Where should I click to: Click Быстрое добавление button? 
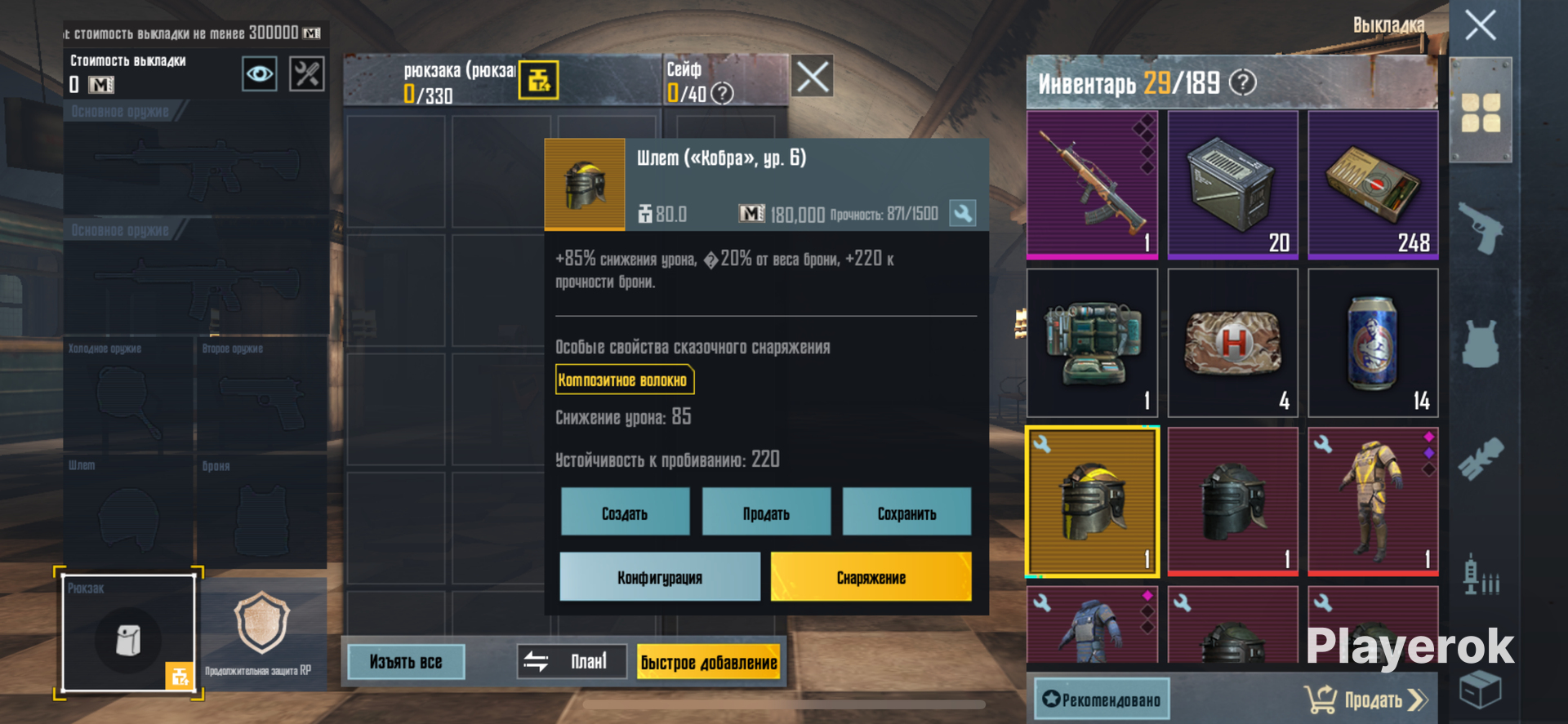[709, 662]
